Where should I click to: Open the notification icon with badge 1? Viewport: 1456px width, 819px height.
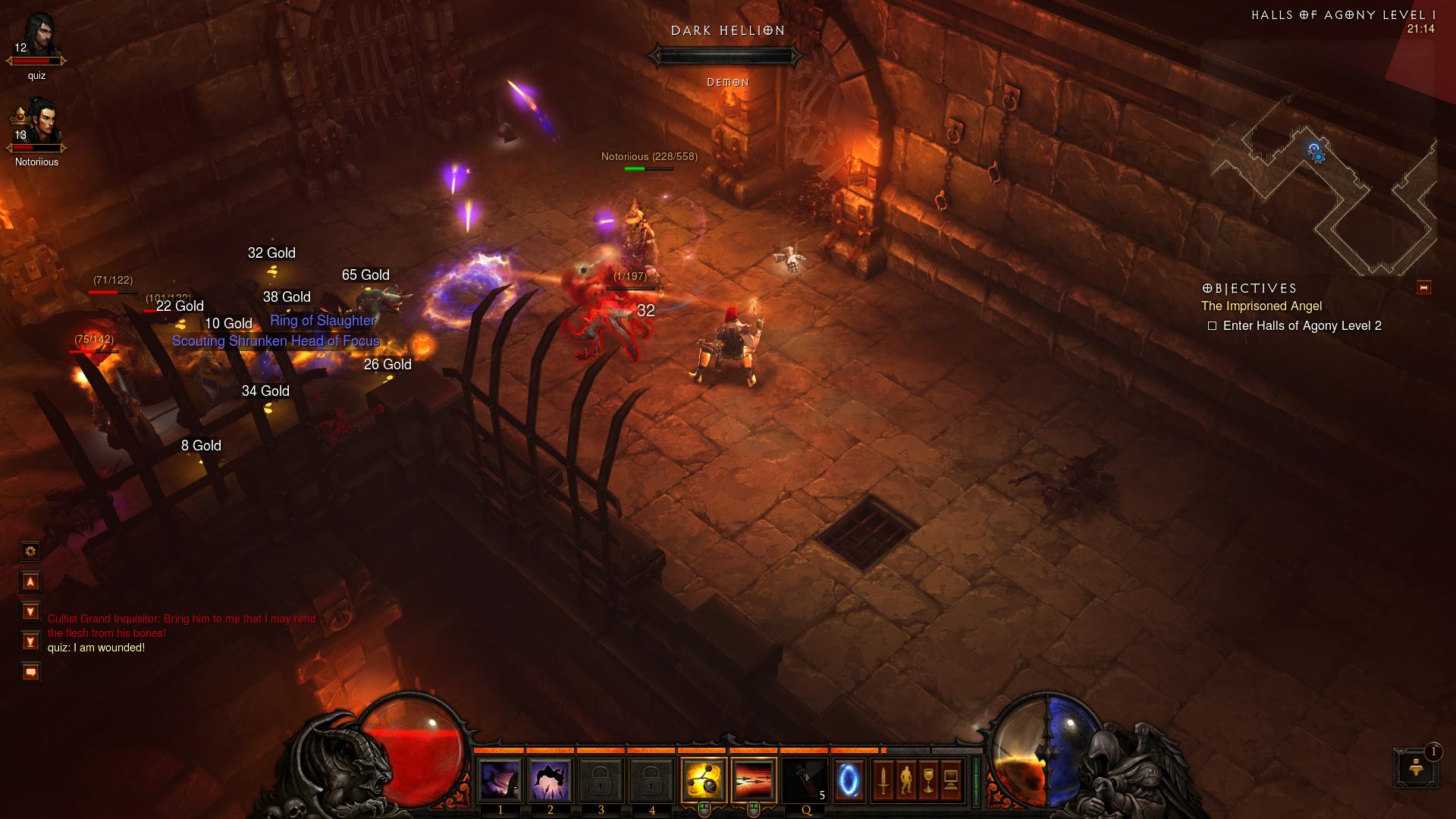[1416, 767]
